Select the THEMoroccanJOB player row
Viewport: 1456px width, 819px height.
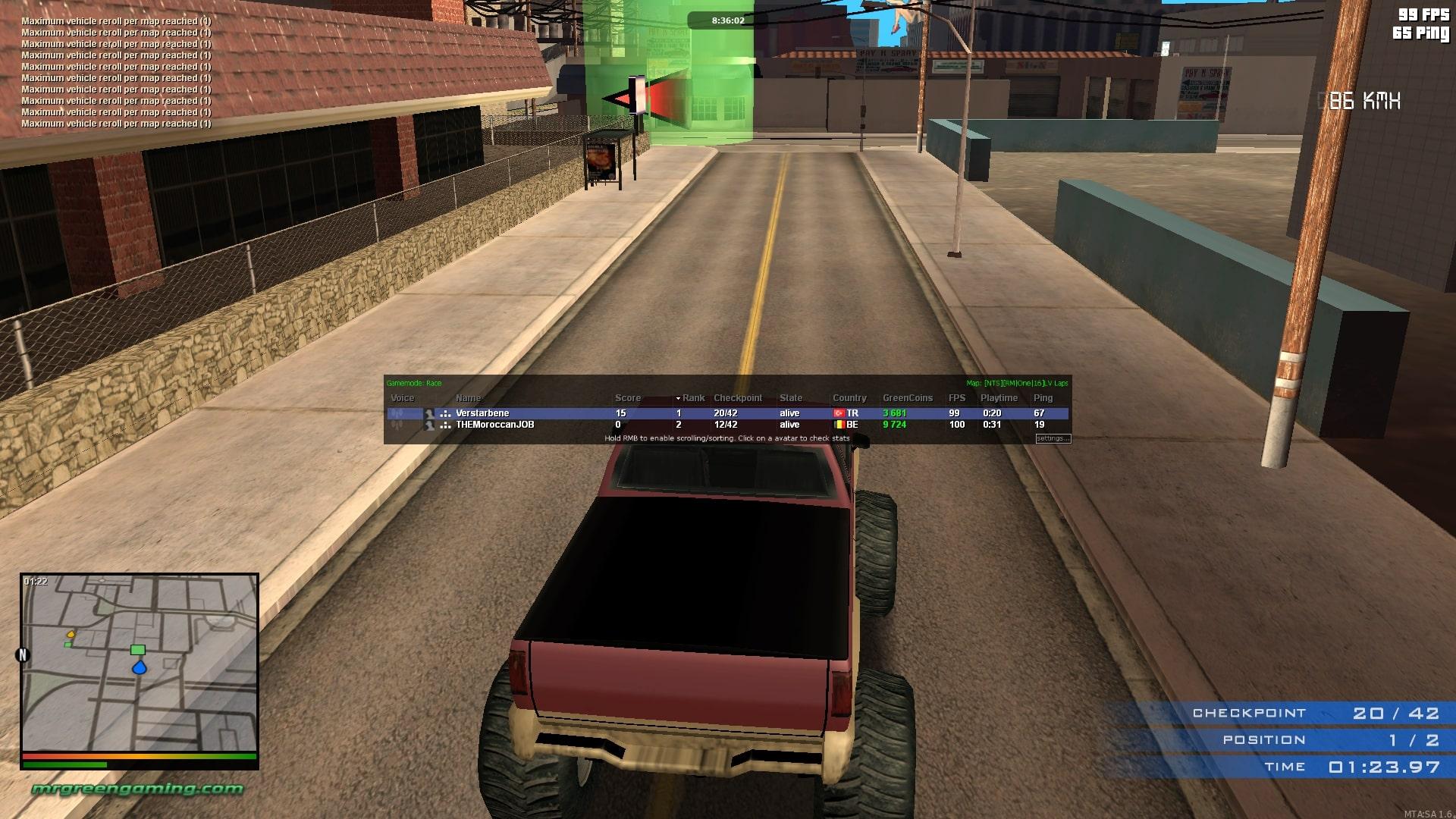pyautogui.click(x=531, y=425)
